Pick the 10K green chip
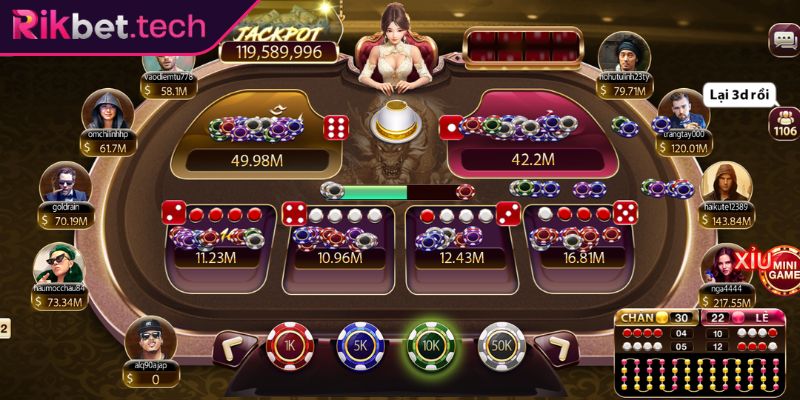The height and width of the screenshot is (400, 800). (x=430, y=347)
